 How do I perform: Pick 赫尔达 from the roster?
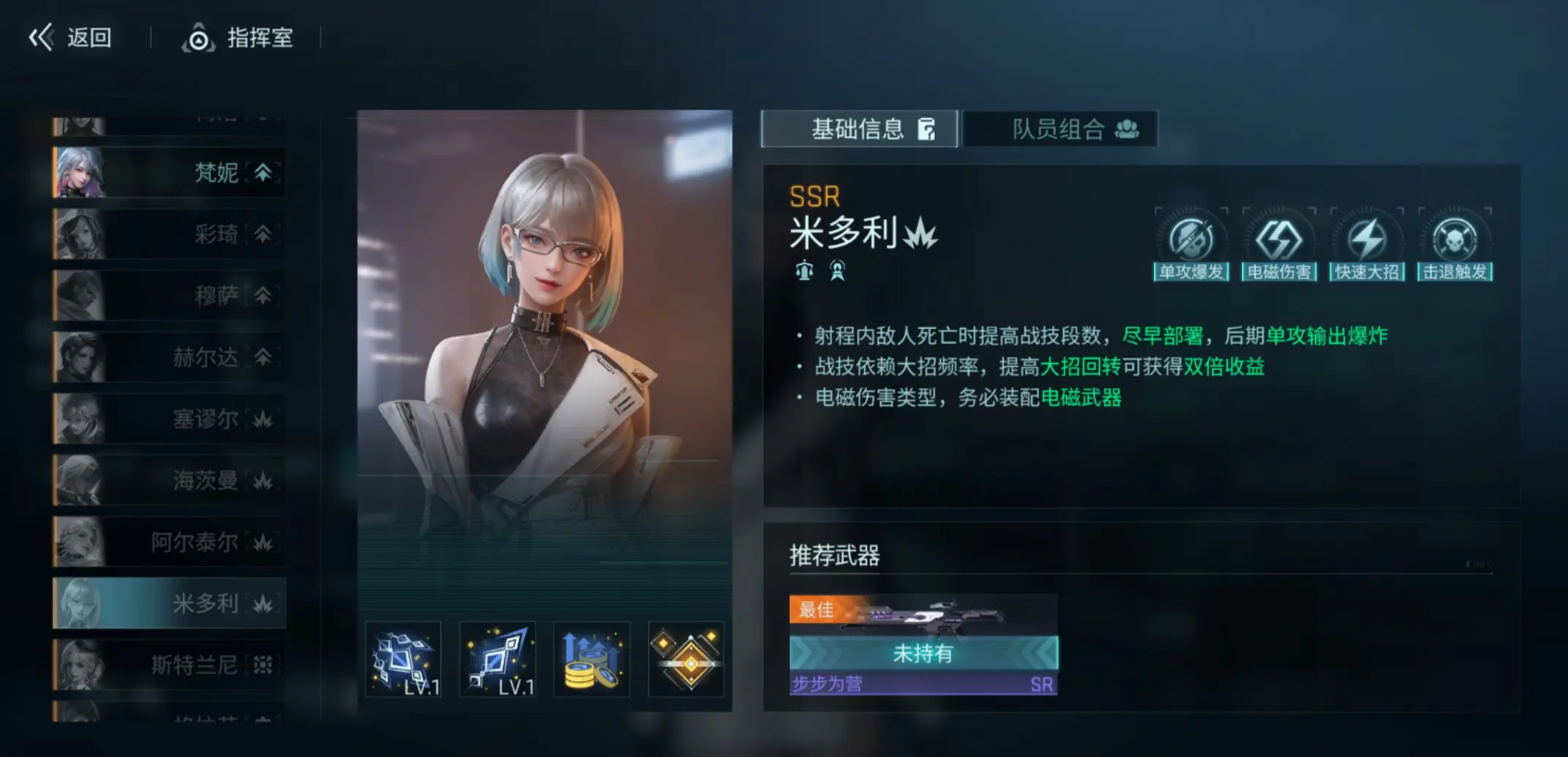click(x=169, y=357)
